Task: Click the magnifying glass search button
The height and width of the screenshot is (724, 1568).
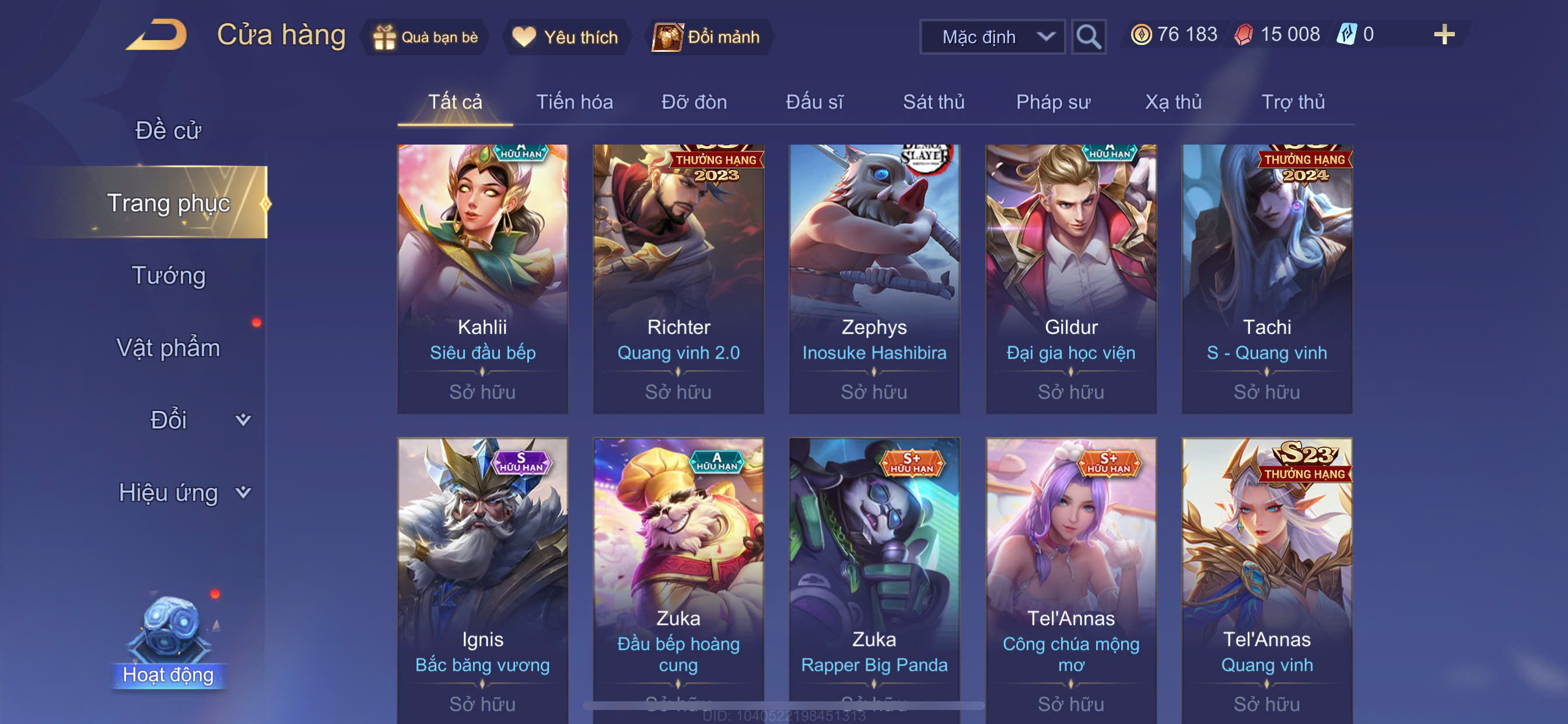Action: (1088, 37)
